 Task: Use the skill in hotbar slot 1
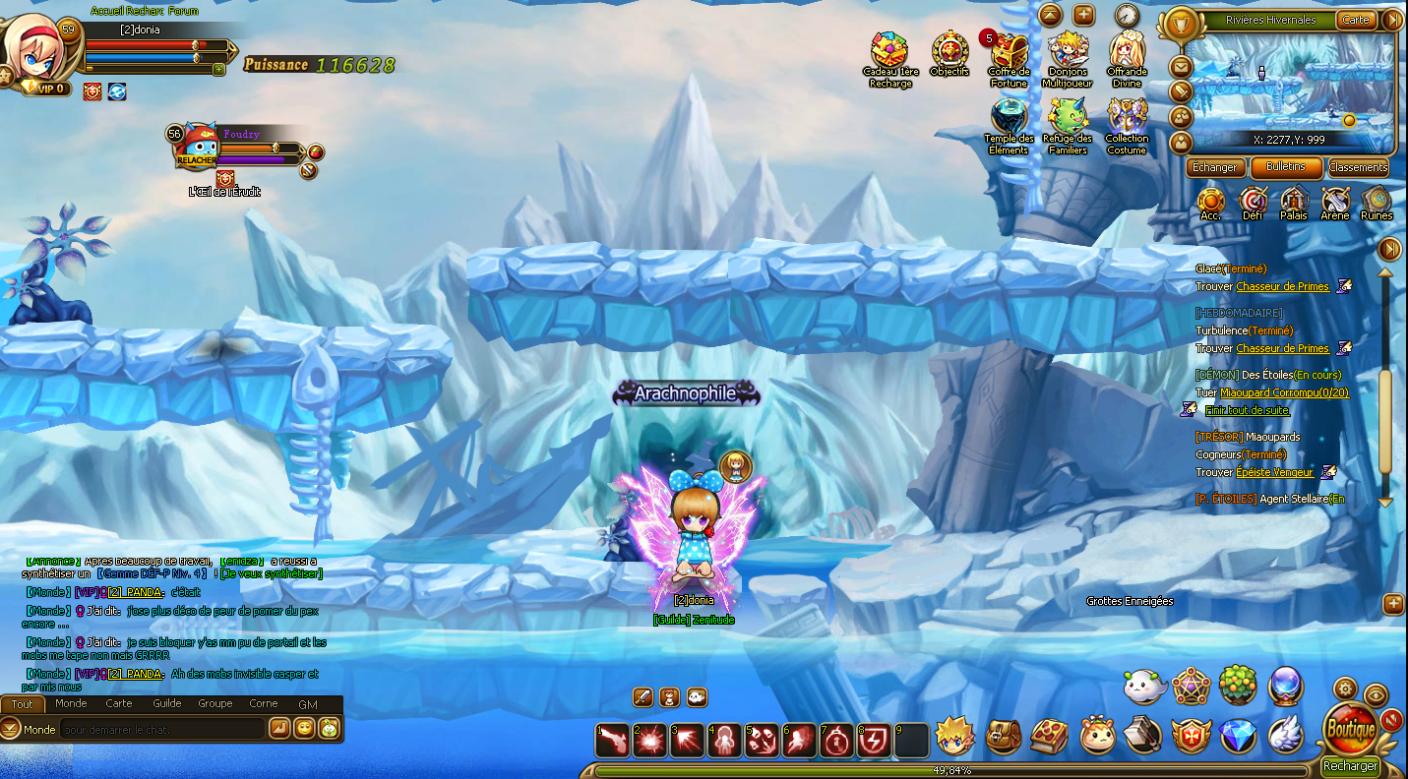tap(613, 740)
